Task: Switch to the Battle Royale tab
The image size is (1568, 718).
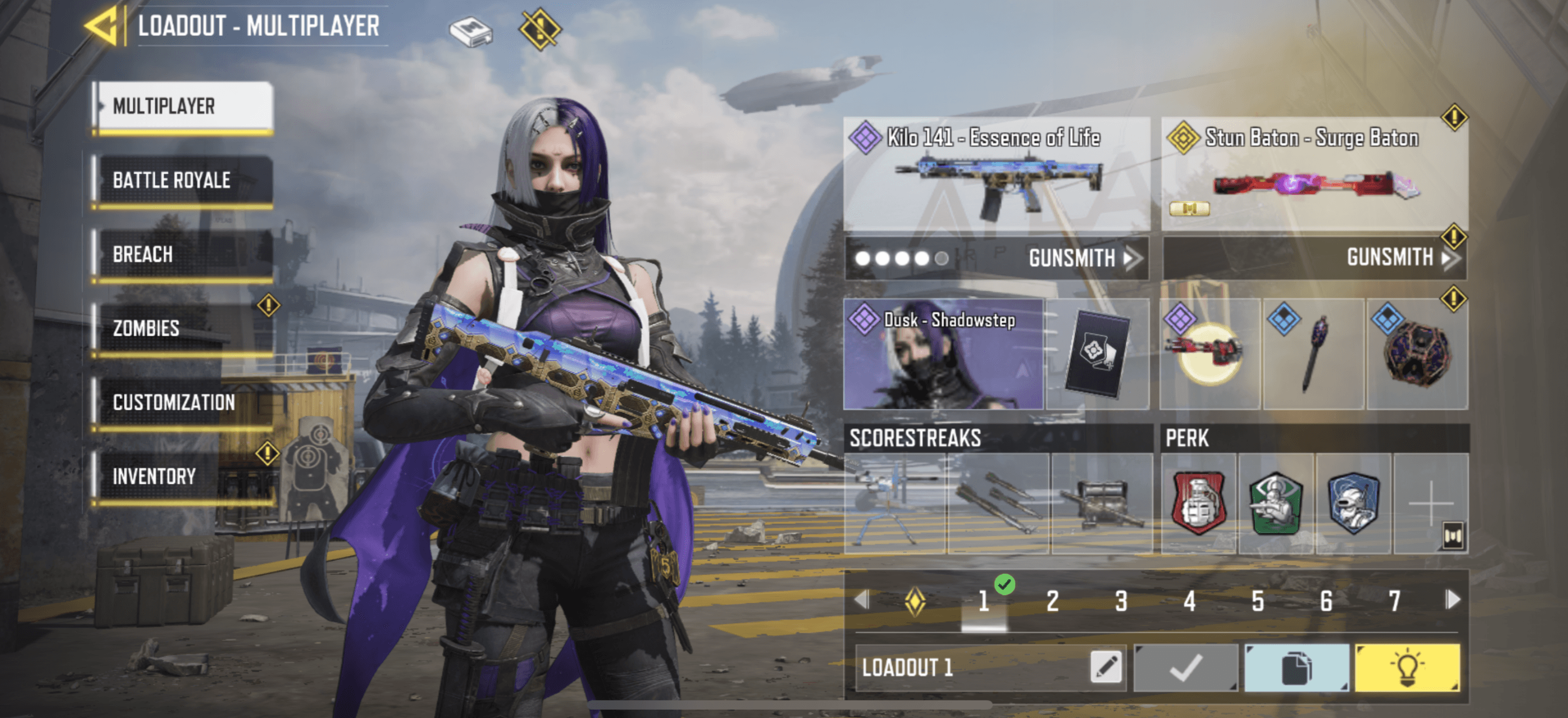Action: click(x=183, y=180)
